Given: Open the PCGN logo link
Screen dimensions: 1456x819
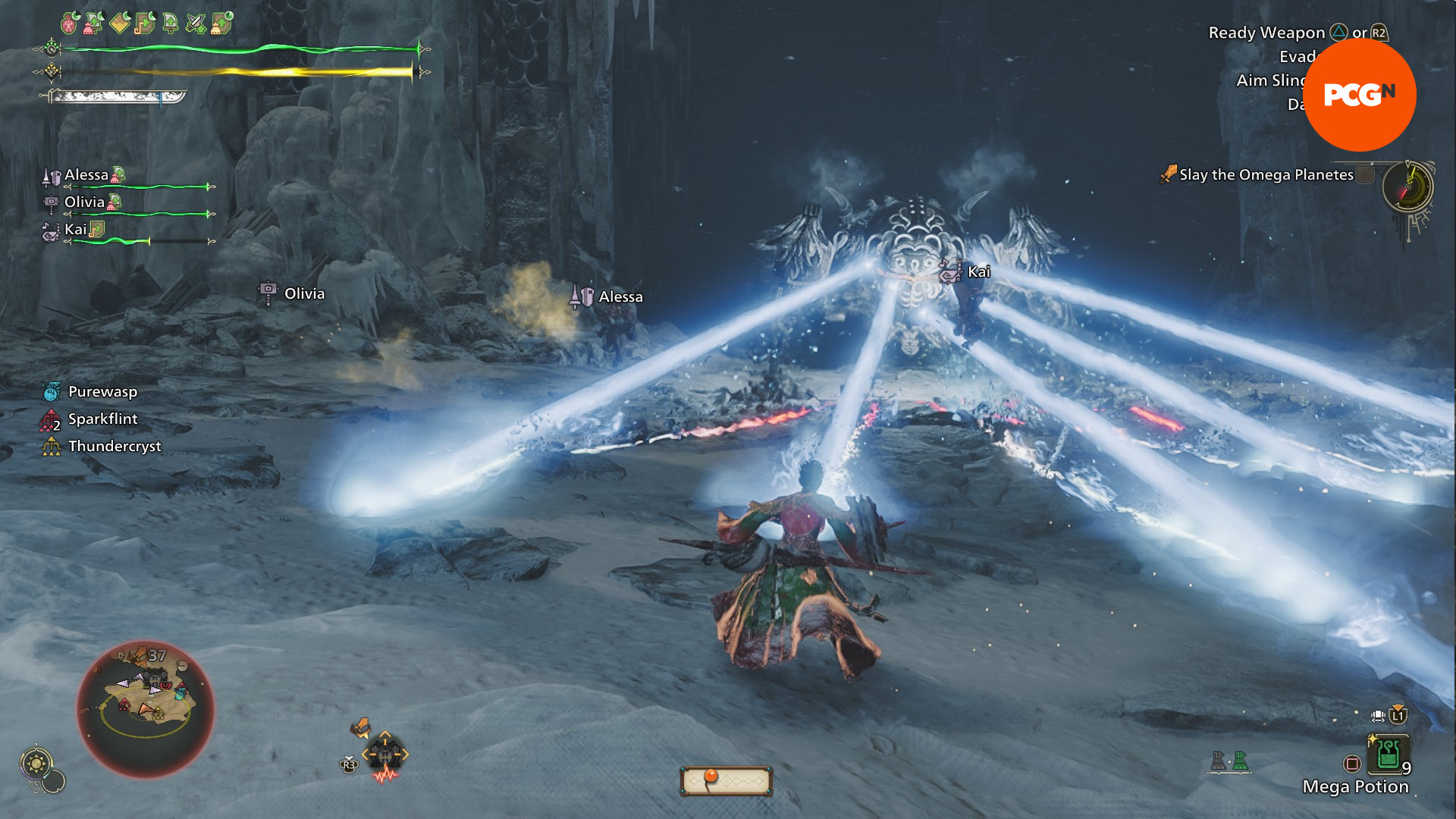Looking at the screenshot, I should pos(1360,94).
